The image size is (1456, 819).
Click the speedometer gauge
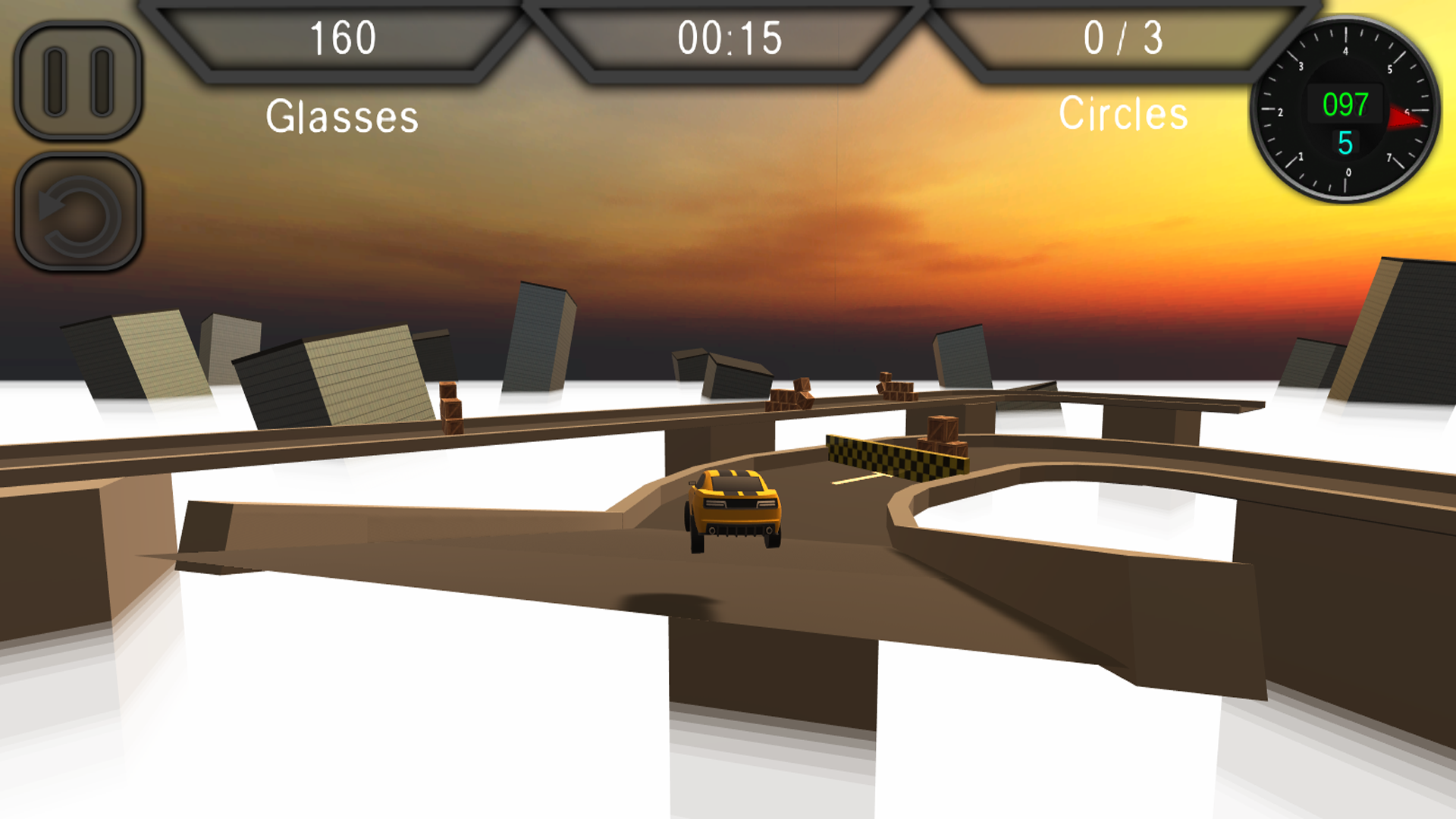pos(1346,110)
